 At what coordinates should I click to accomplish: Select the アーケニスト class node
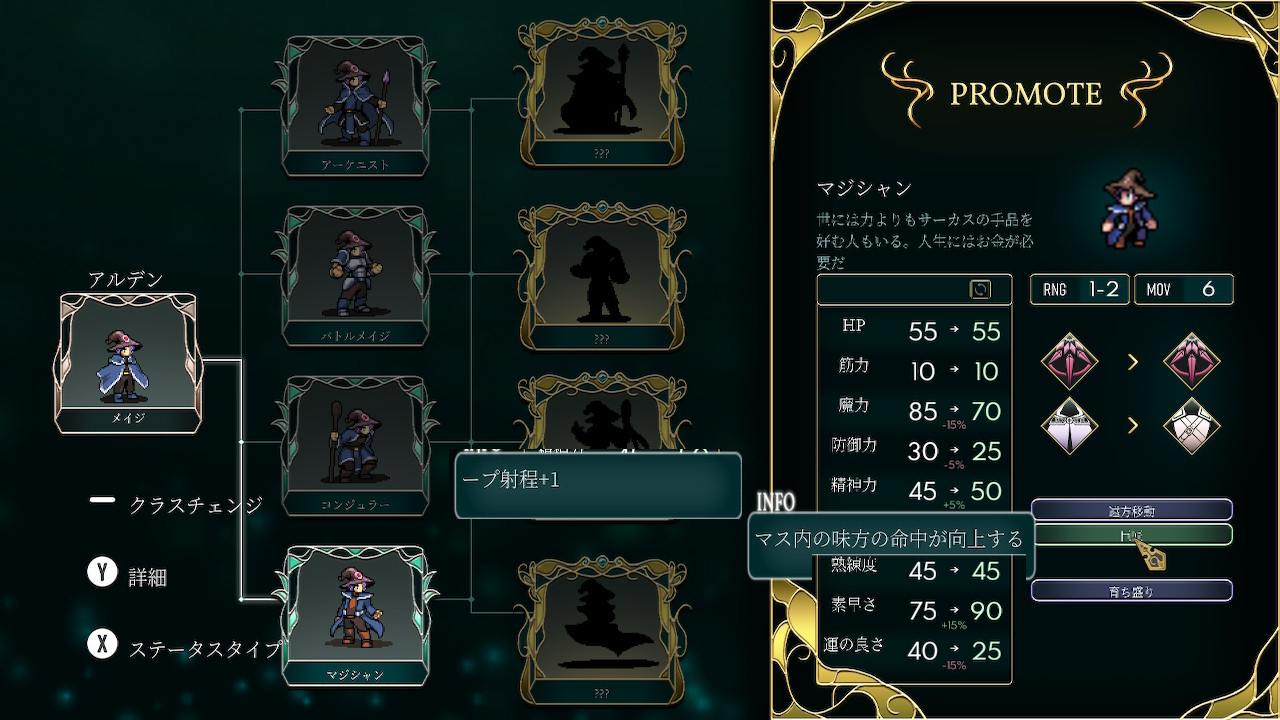tap(355, 105)
